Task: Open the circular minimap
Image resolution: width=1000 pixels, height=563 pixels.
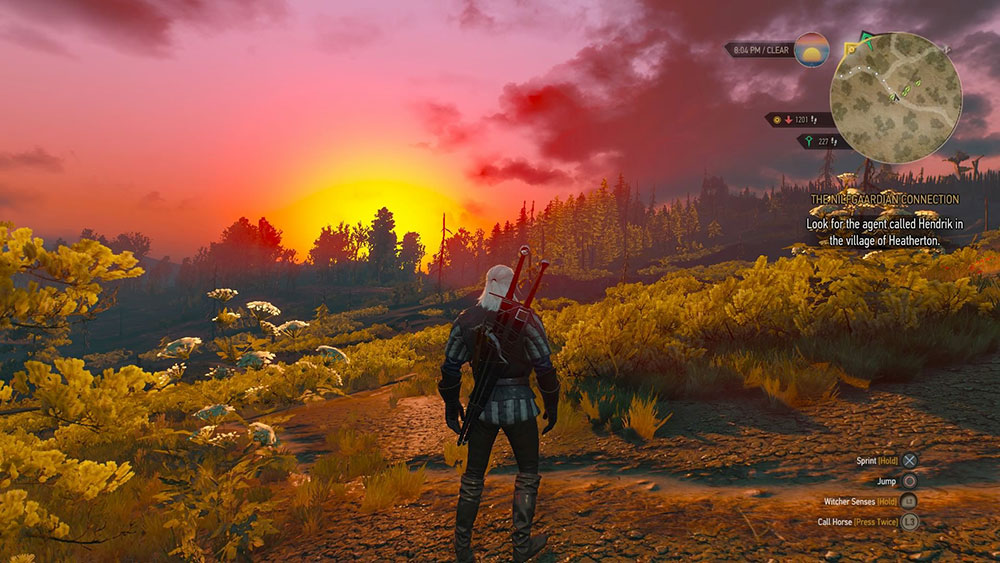Action: pyautogui.click(x=895, y=97)
